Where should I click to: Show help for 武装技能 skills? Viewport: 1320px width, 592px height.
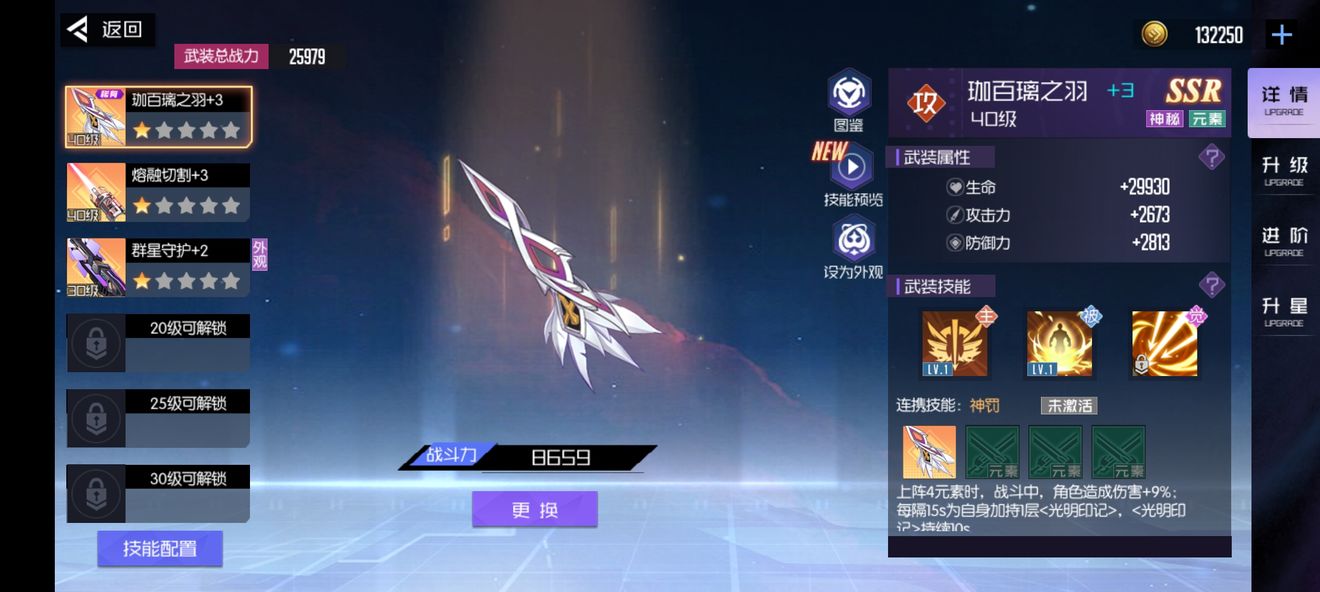point(1212,285)
